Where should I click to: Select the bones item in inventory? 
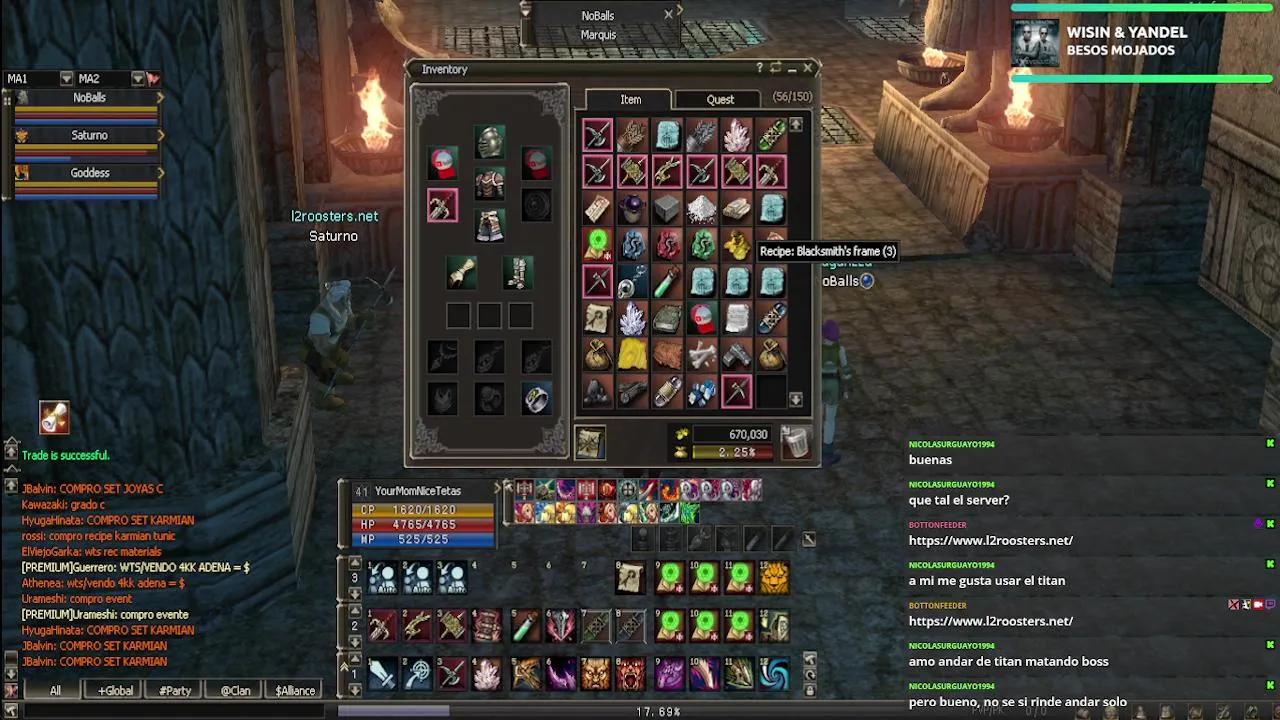pyautogui.click(x=701, y=354)
